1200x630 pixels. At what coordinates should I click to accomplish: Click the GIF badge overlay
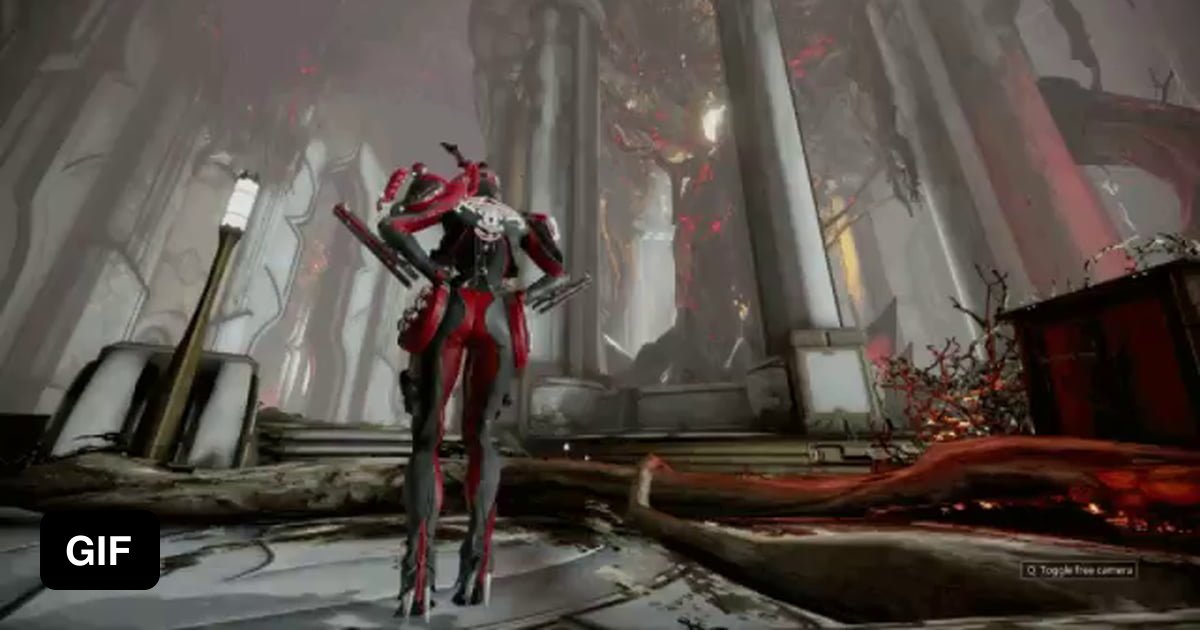tap(99, 549)
